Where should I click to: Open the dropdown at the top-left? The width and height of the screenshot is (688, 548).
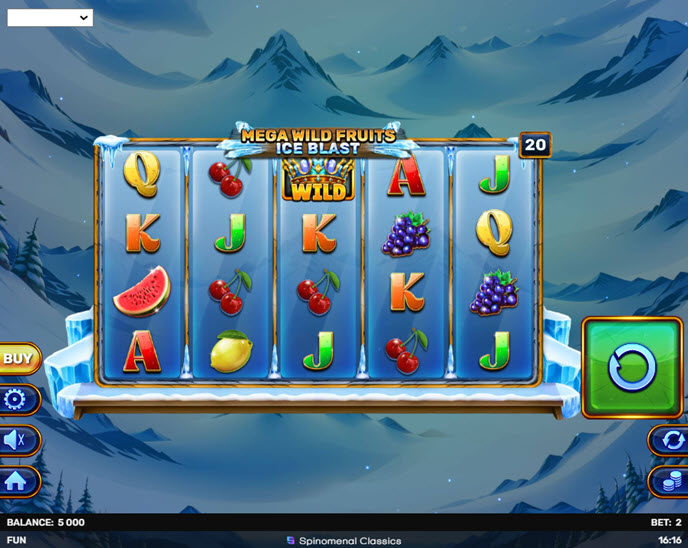49,17
